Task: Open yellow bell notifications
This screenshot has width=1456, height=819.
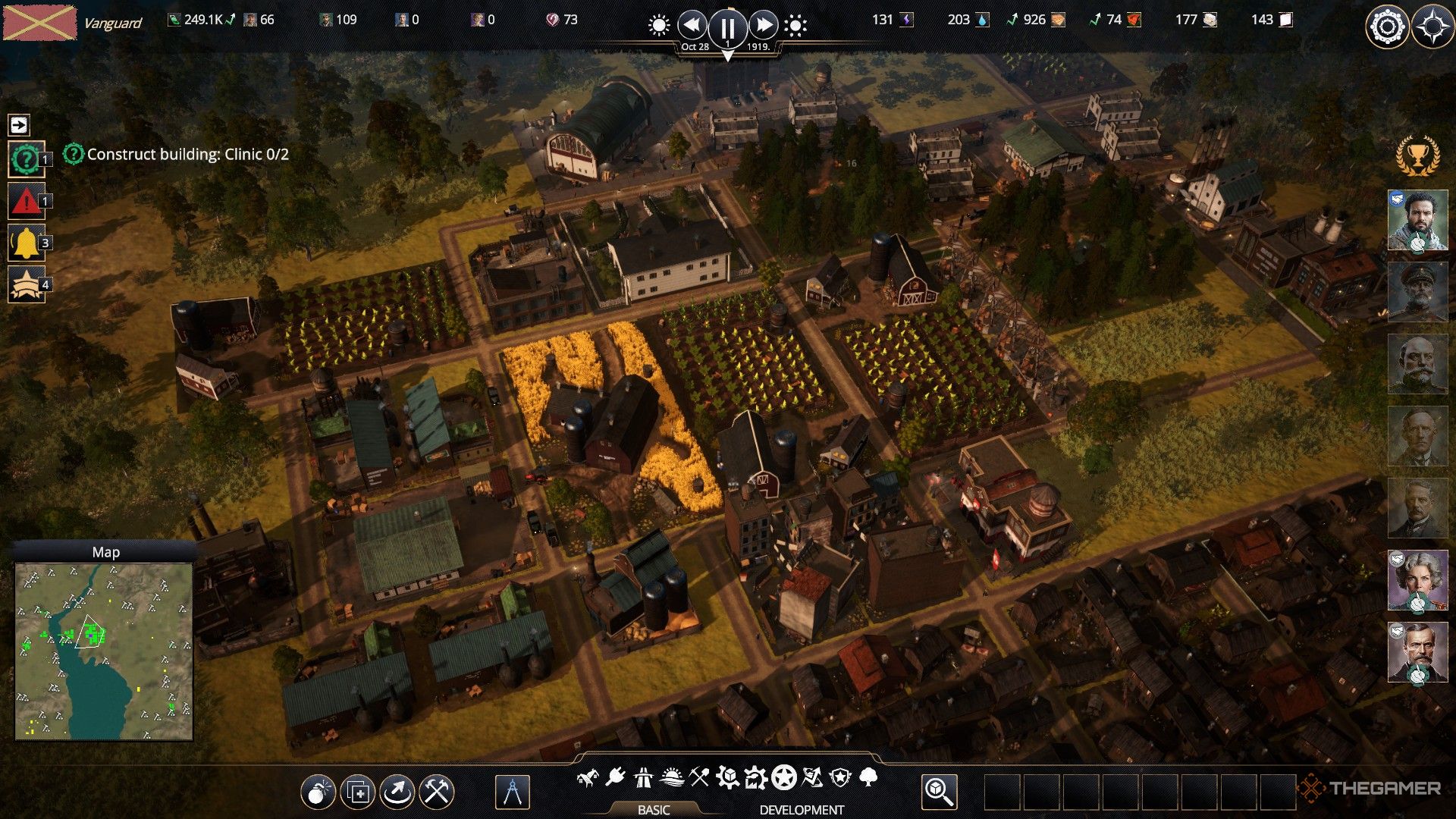Action: point(26,243)
